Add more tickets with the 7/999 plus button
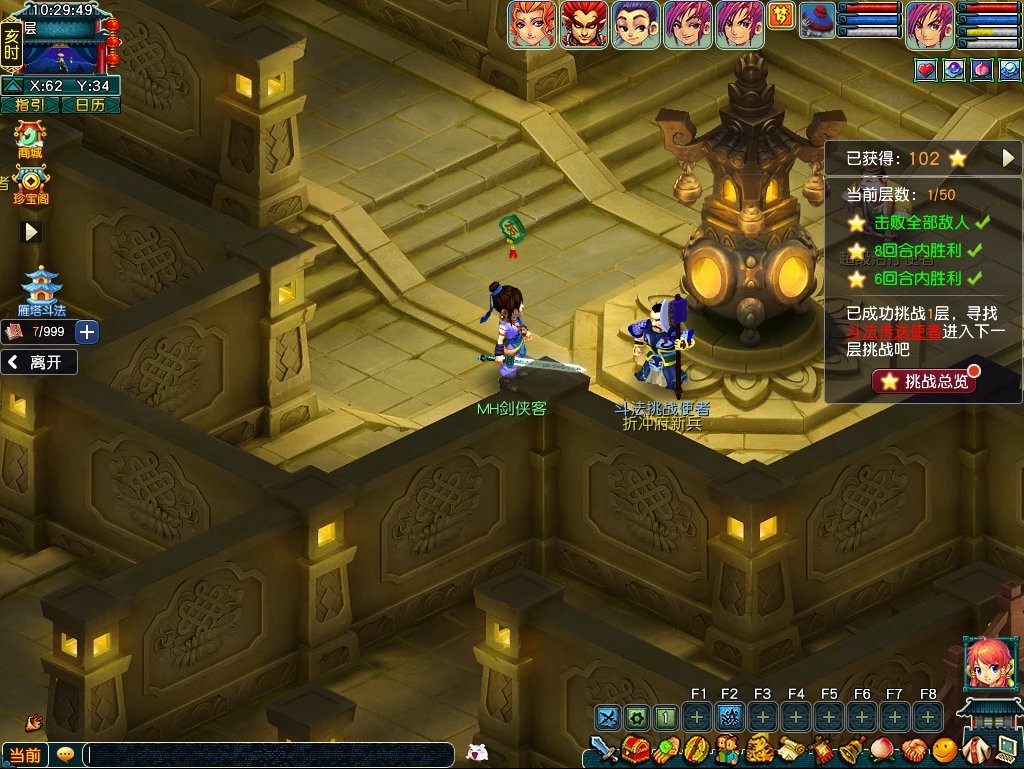 coord(87,332)
